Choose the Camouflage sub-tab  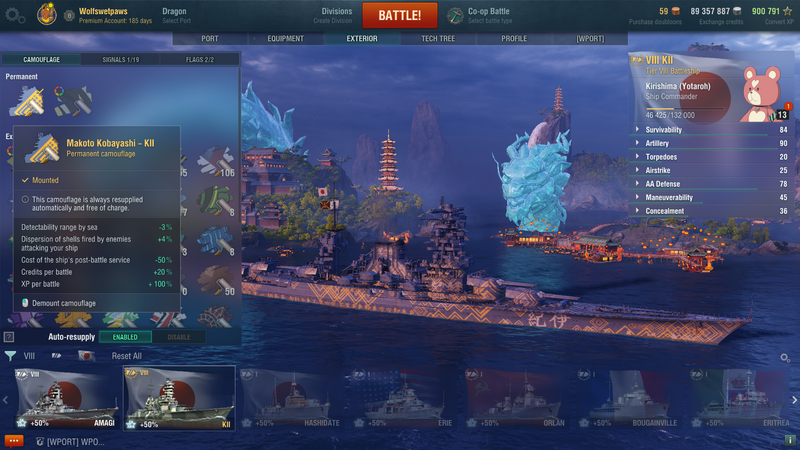point(41,60)
